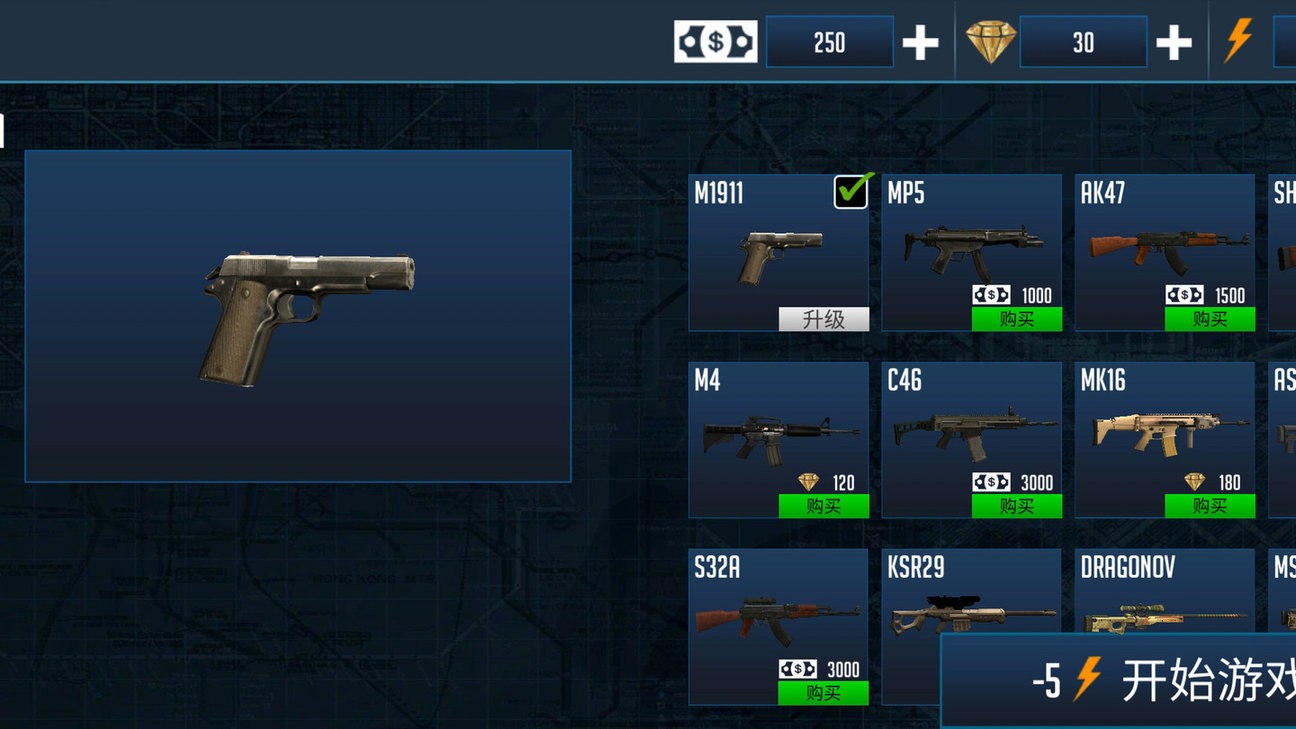Buy the MK16 for 180 diamonds
Screen dimensions: 1296x729
[x=1209, y=506]
